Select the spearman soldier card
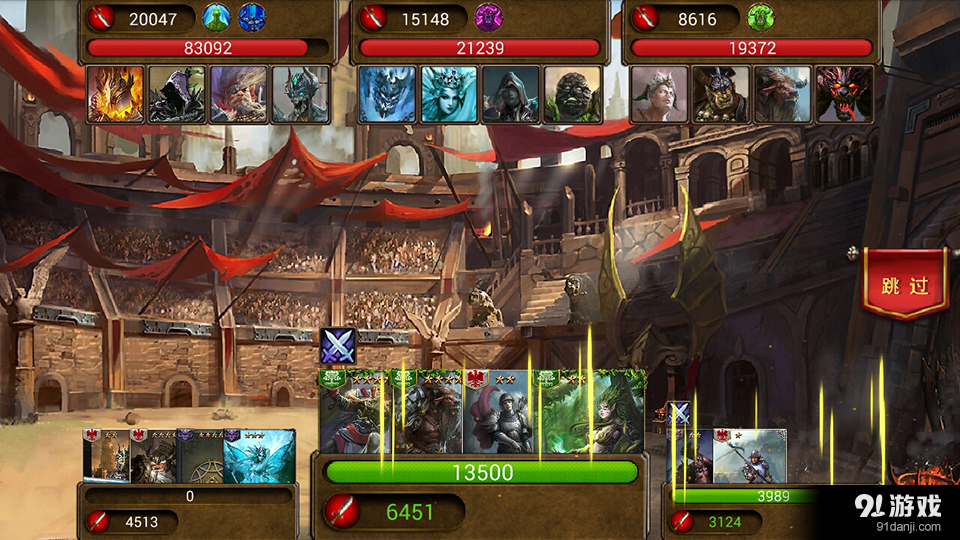Screen dimensions: 960x540 750,456
